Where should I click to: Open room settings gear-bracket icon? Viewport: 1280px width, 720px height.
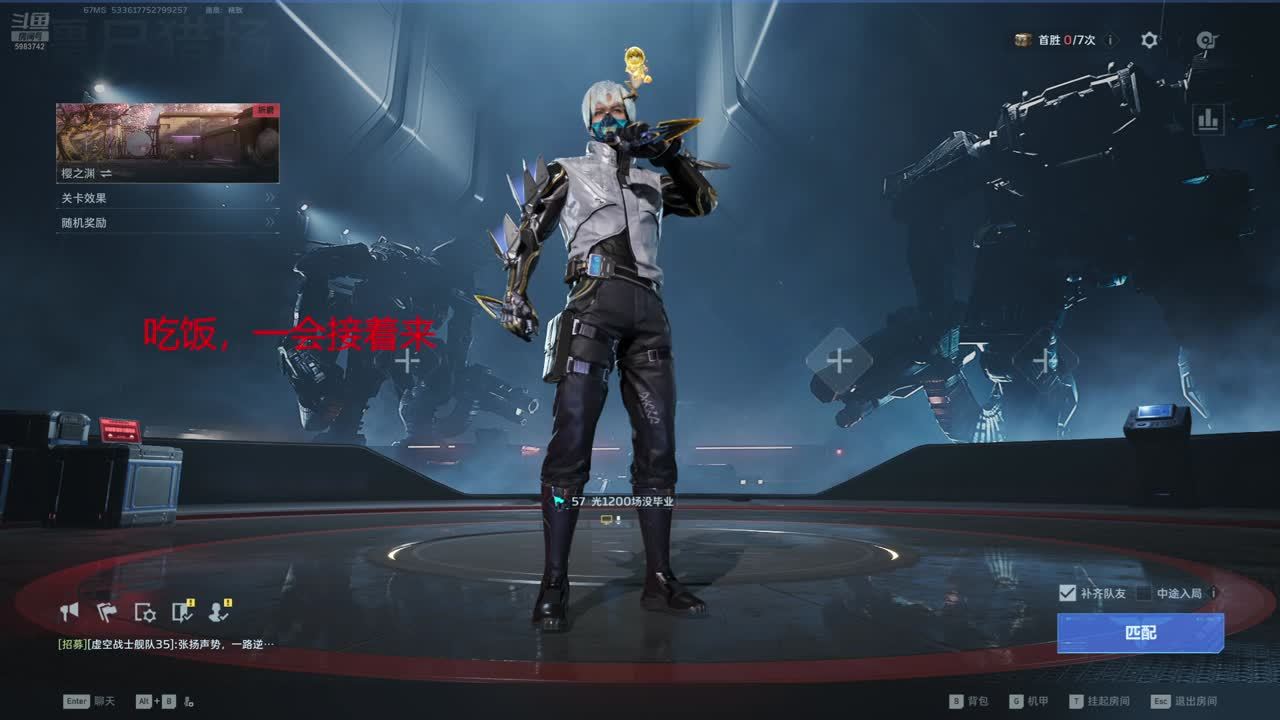coord(144,612)
